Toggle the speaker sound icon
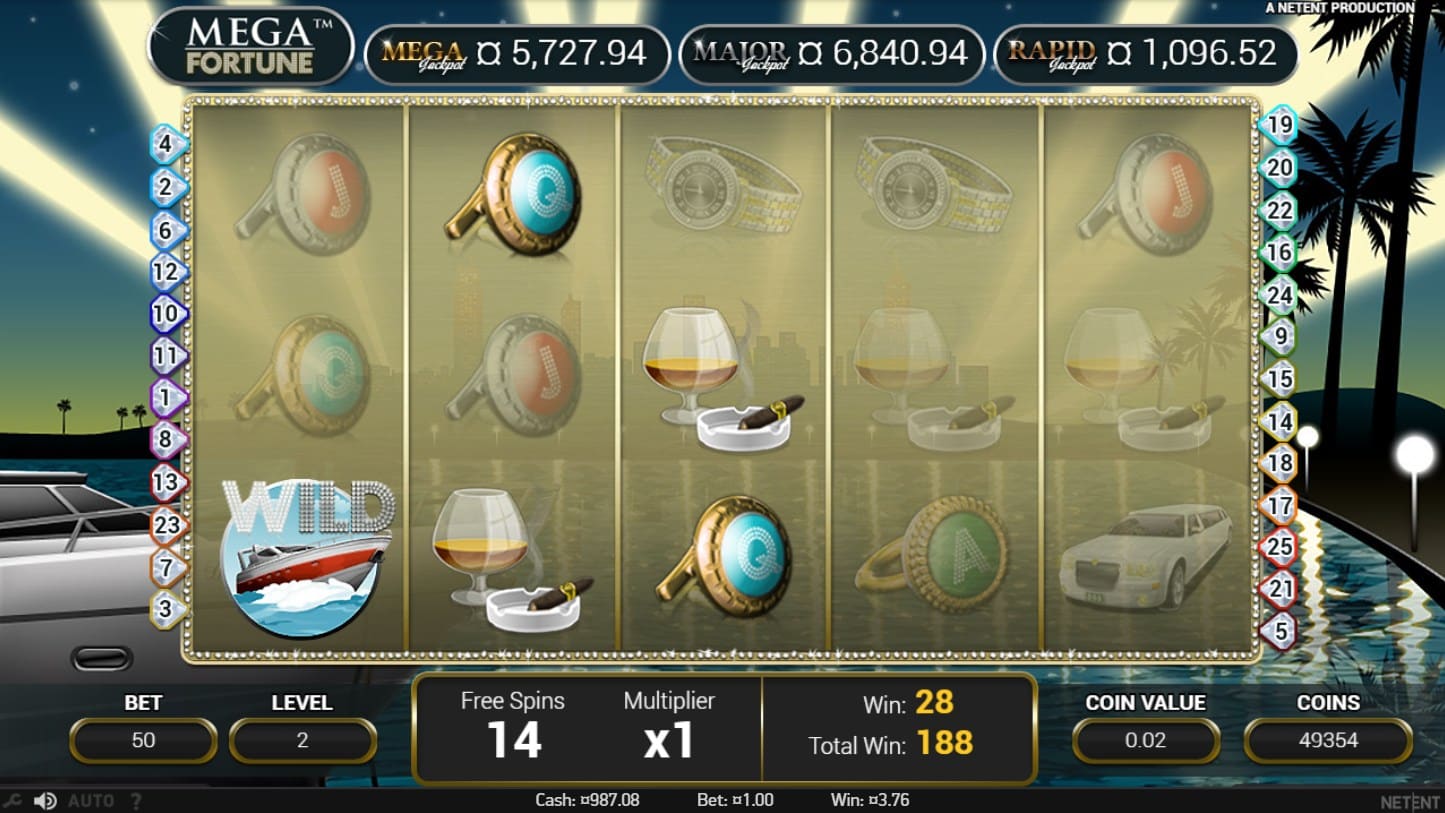The height and width of the screenshot is (813, 1445). pos(44,801)
